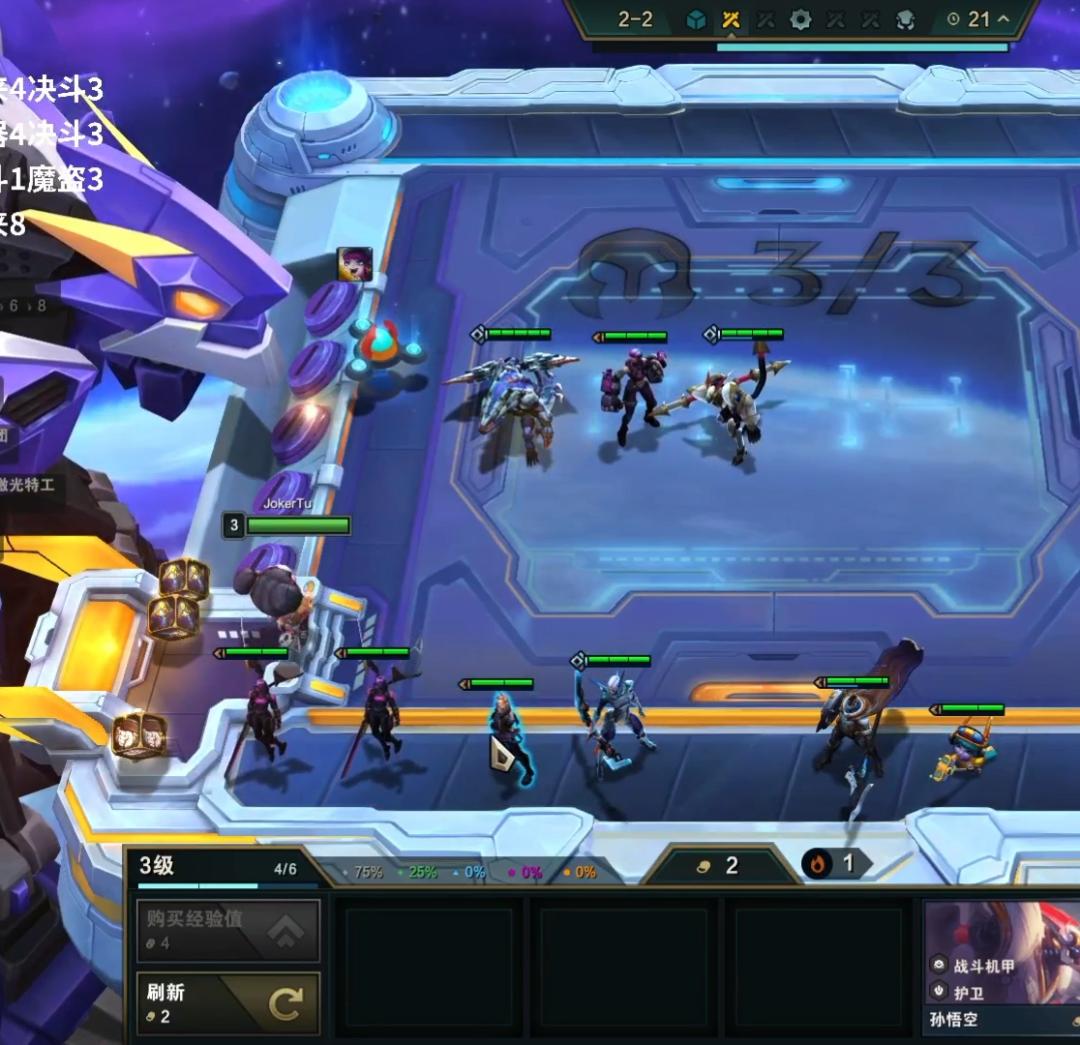Select the final boss stage icon
The height and width of the screenshot is (1045, 1080).
click(x=905, y=19)
